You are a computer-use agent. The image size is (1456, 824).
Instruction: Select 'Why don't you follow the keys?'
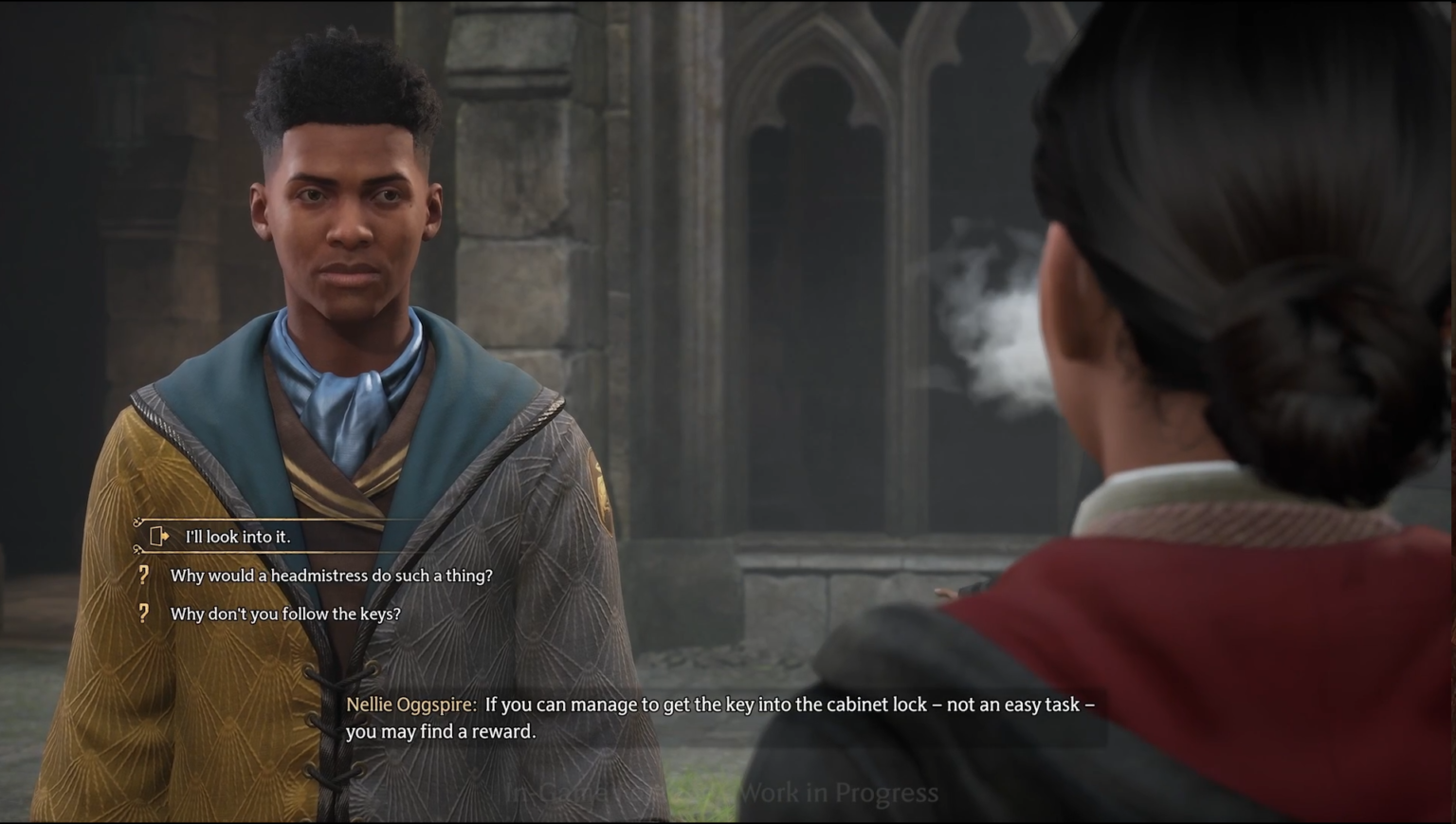pyautogui.click(x=284, y=613)
